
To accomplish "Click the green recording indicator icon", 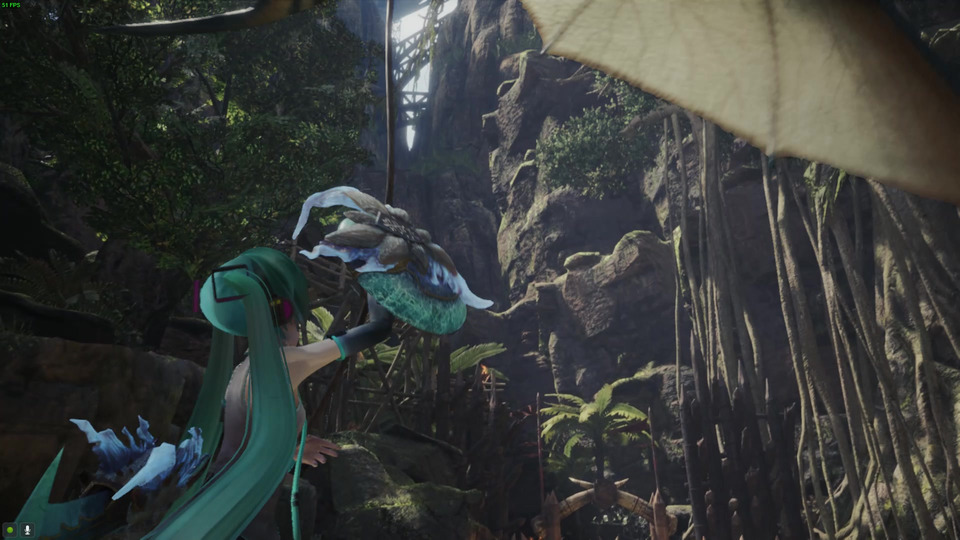I will pos(10,529).
